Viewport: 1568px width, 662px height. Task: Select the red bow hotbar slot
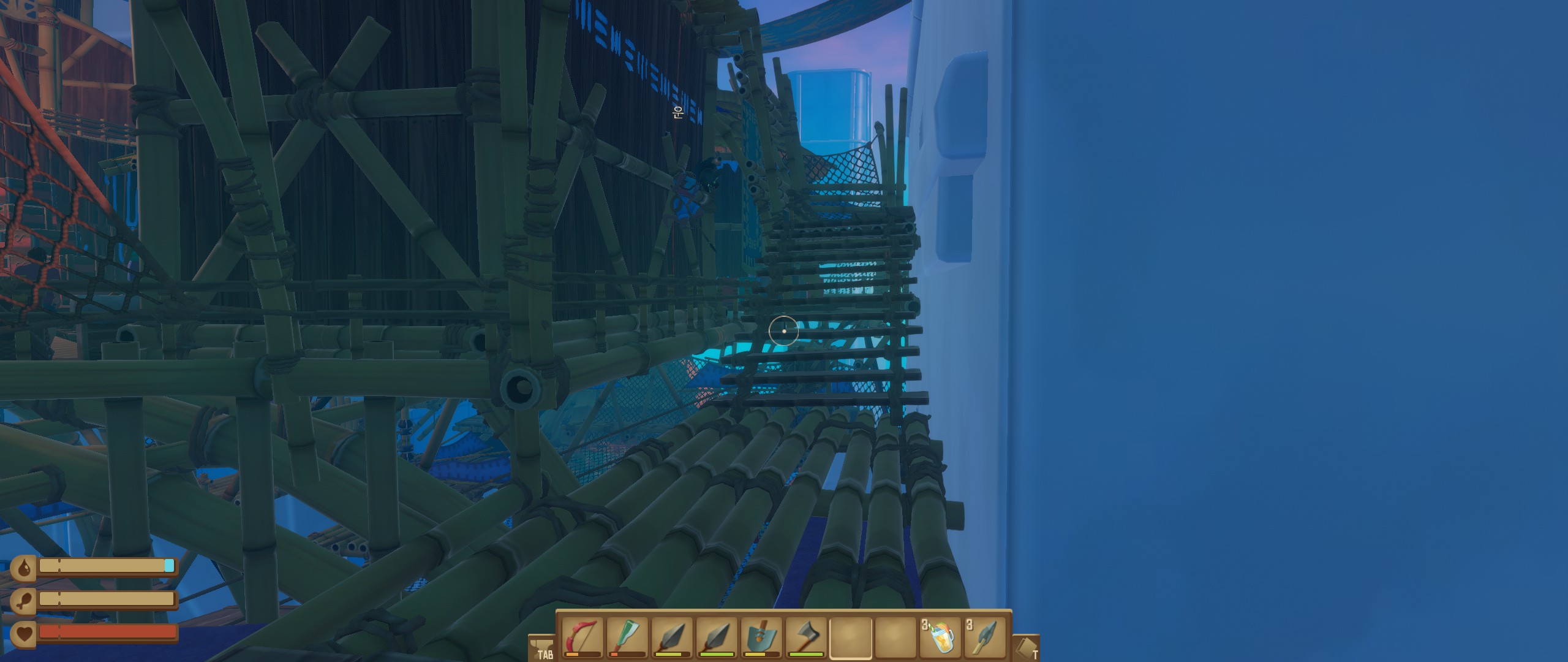pyautogui.click(x=582, y=637)
